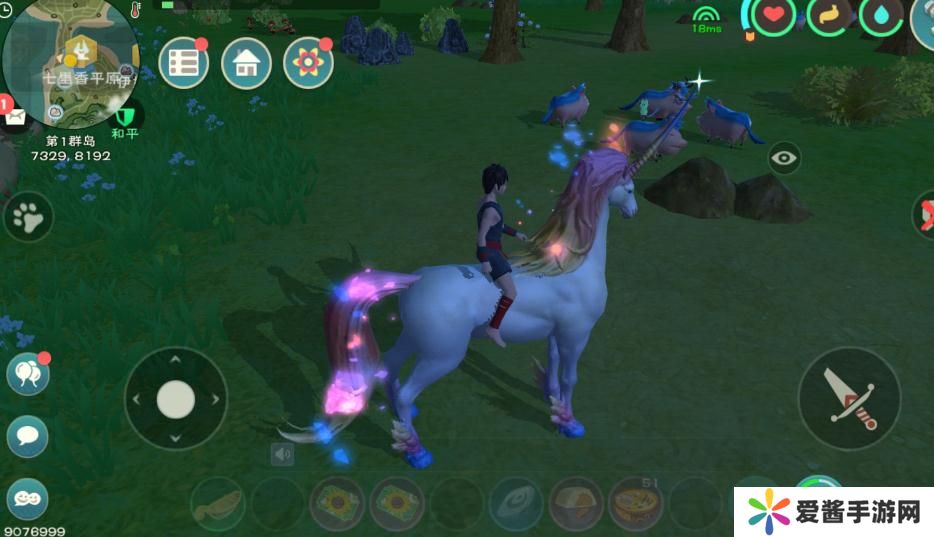Open the paw print pet button
934x537 pixels.
(28, 216)
